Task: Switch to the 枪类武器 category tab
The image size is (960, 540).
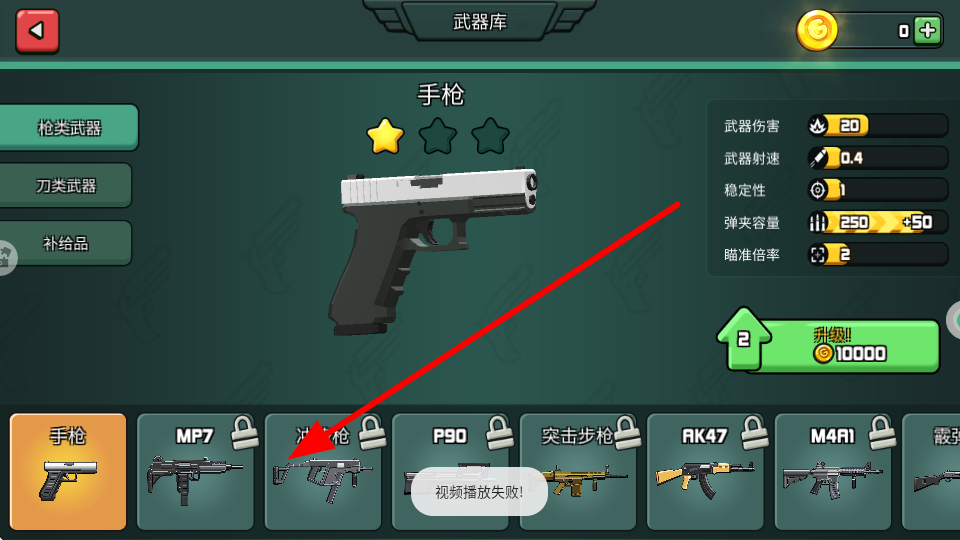Action: point(69,128)
